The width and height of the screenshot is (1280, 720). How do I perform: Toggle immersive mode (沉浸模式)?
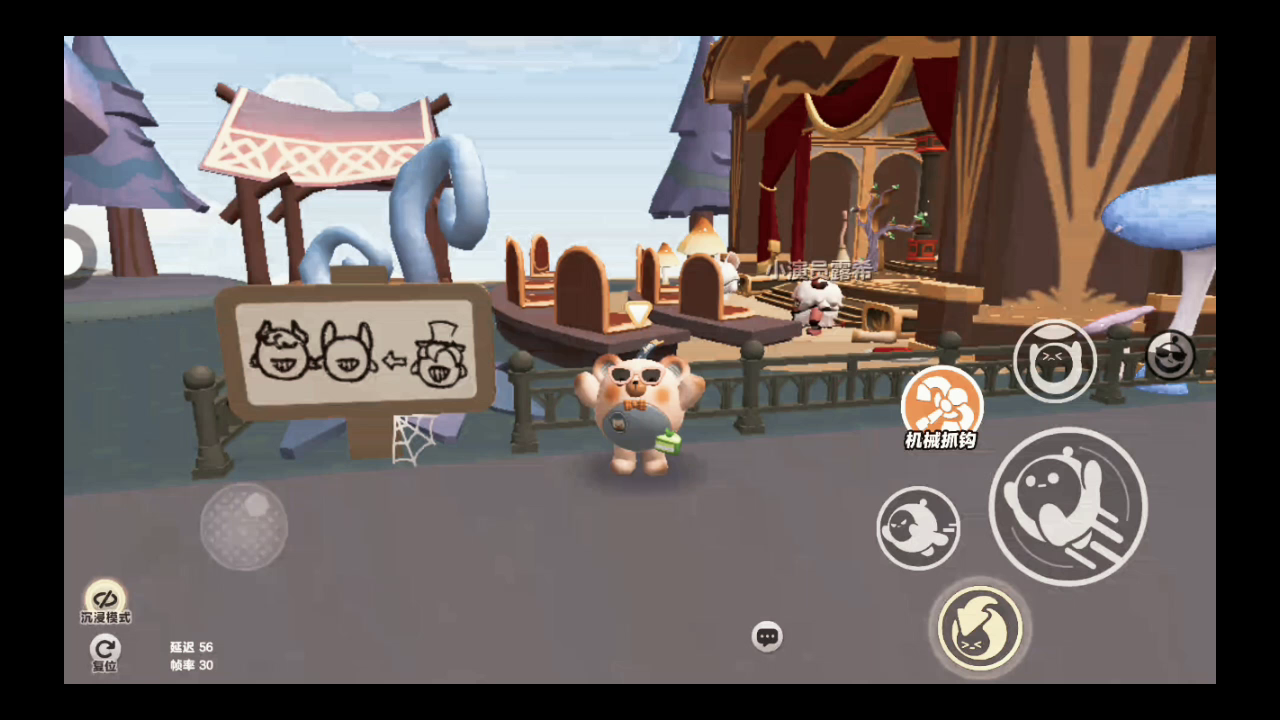coord(105,599)
